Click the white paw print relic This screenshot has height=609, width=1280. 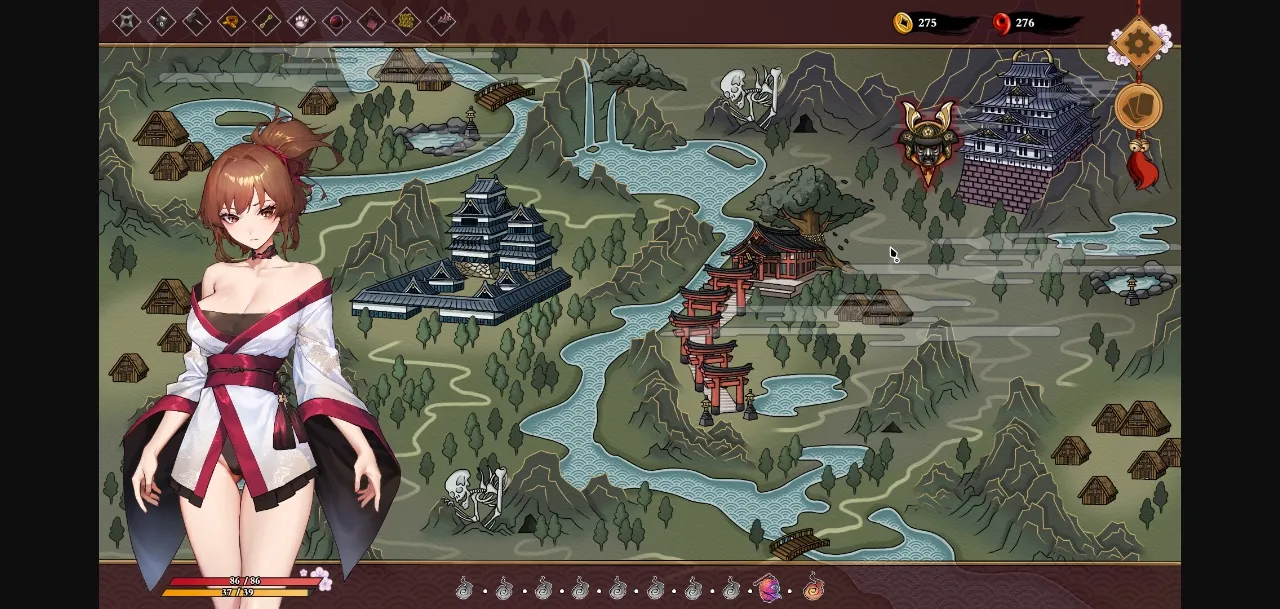tap(301, 21)
